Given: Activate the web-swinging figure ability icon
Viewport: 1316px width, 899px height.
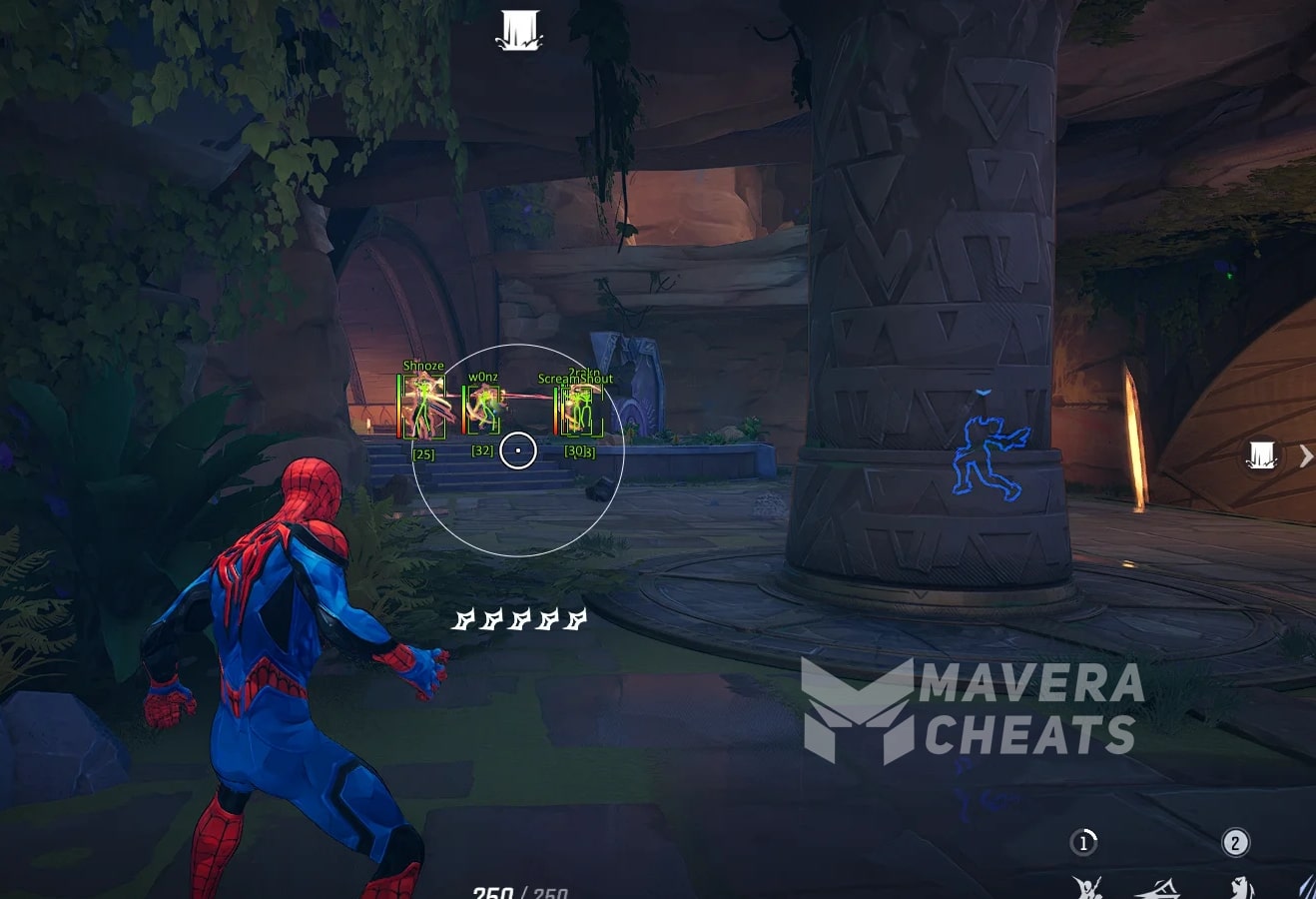Looking at the screenshot, I should point(1087,885).
